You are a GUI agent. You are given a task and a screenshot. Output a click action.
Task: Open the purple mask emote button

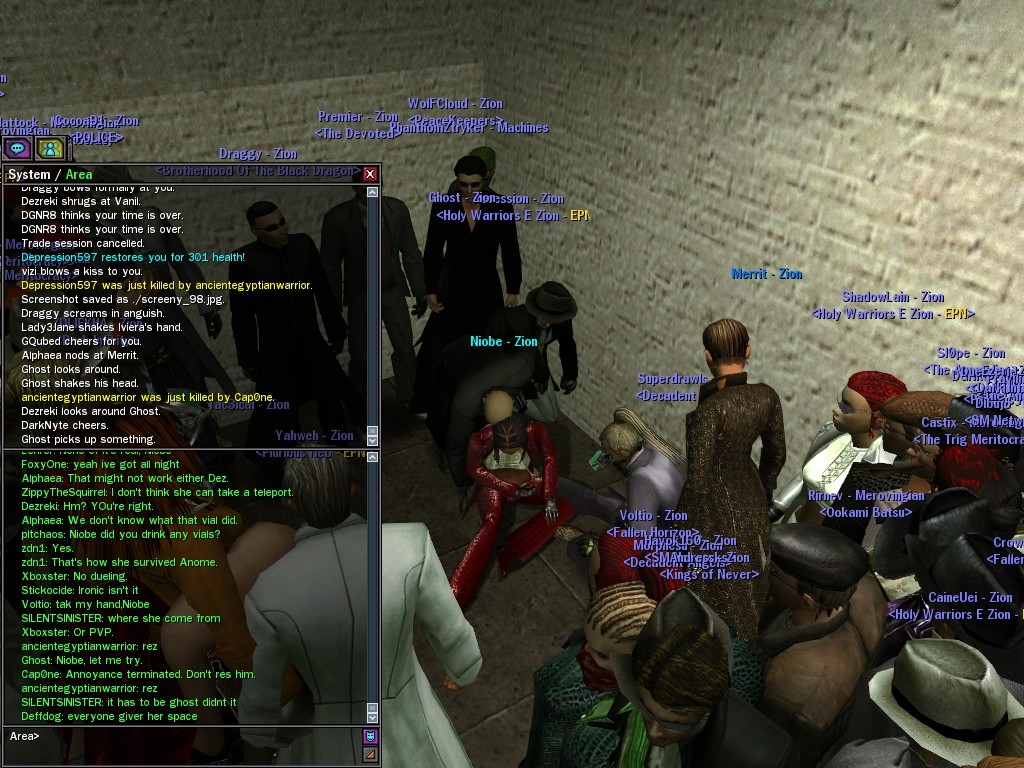(x=370, y=736)
